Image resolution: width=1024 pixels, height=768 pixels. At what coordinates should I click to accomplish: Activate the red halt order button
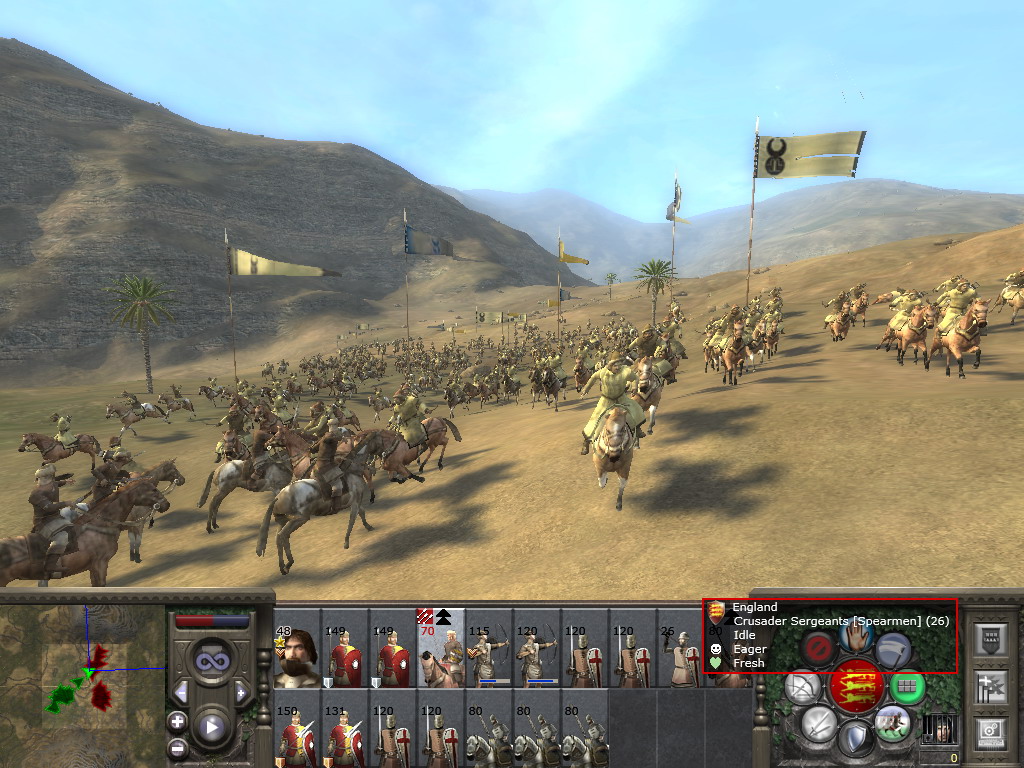pos(819,647)
